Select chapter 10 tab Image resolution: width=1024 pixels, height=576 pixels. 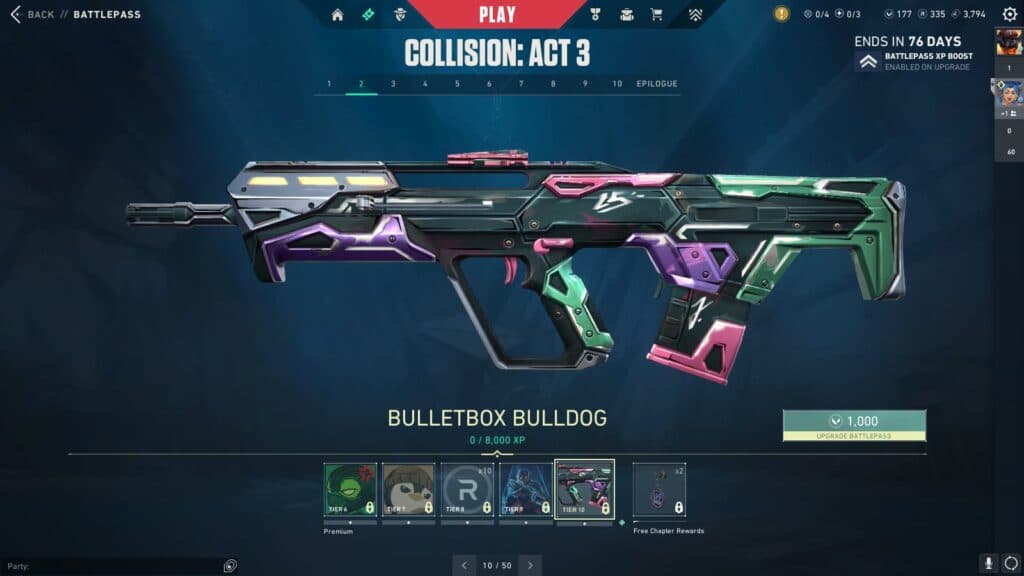[617, 84]
